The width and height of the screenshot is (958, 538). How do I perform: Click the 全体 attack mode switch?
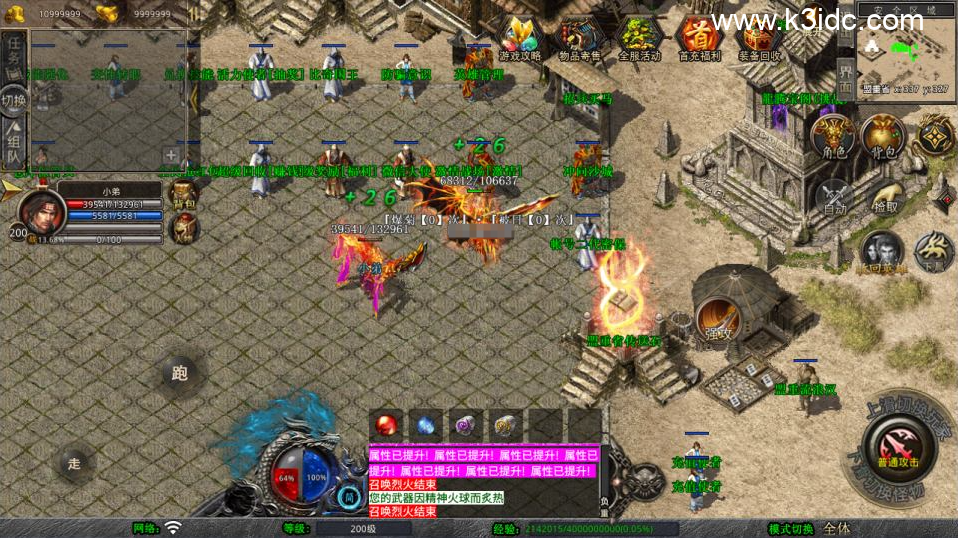tap(837, 528)
